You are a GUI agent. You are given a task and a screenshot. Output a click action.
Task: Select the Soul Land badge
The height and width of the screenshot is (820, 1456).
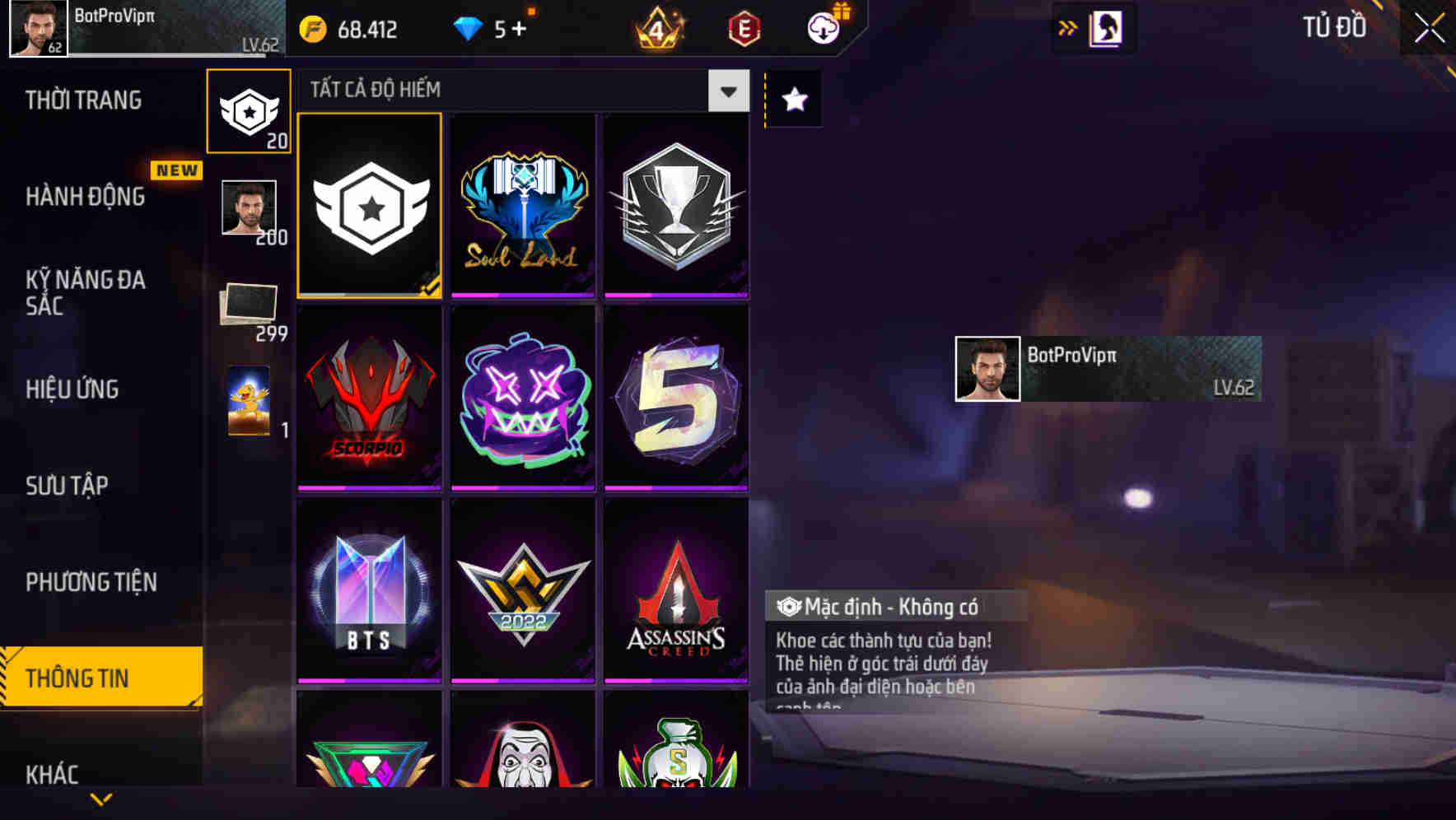click(523, 206)
